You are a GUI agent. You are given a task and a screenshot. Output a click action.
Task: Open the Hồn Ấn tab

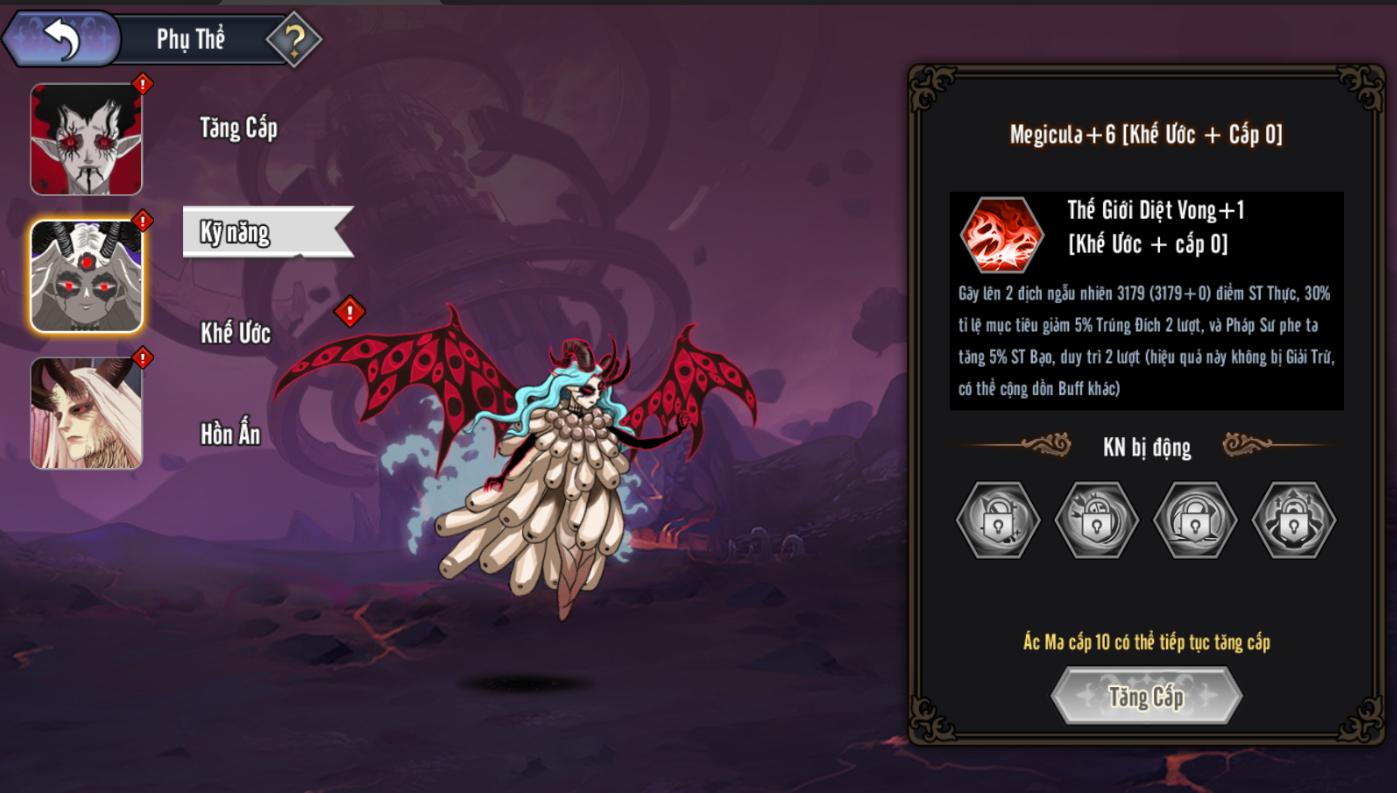pyautogui.click(x=231, y=434)
